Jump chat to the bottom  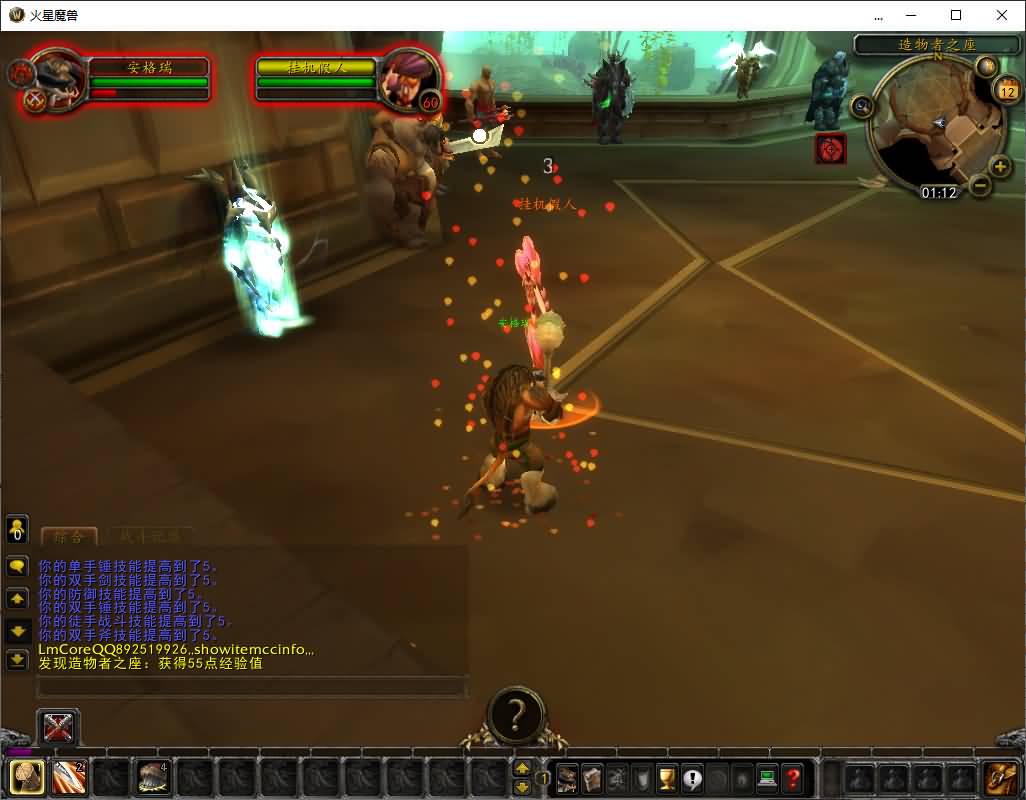tap(17, 660)
